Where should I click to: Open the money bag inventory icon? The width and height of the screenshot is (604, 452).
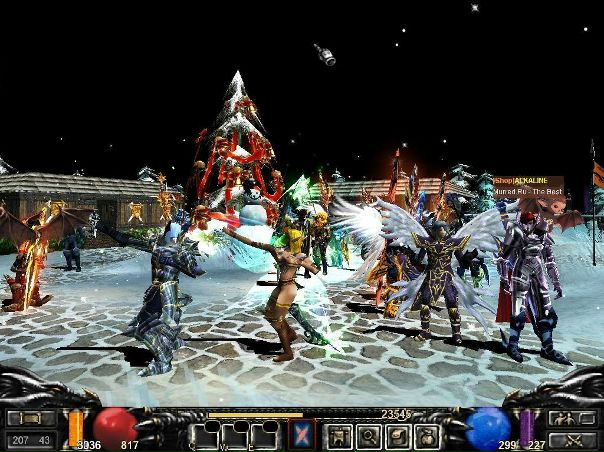click(x=428, y=436)
